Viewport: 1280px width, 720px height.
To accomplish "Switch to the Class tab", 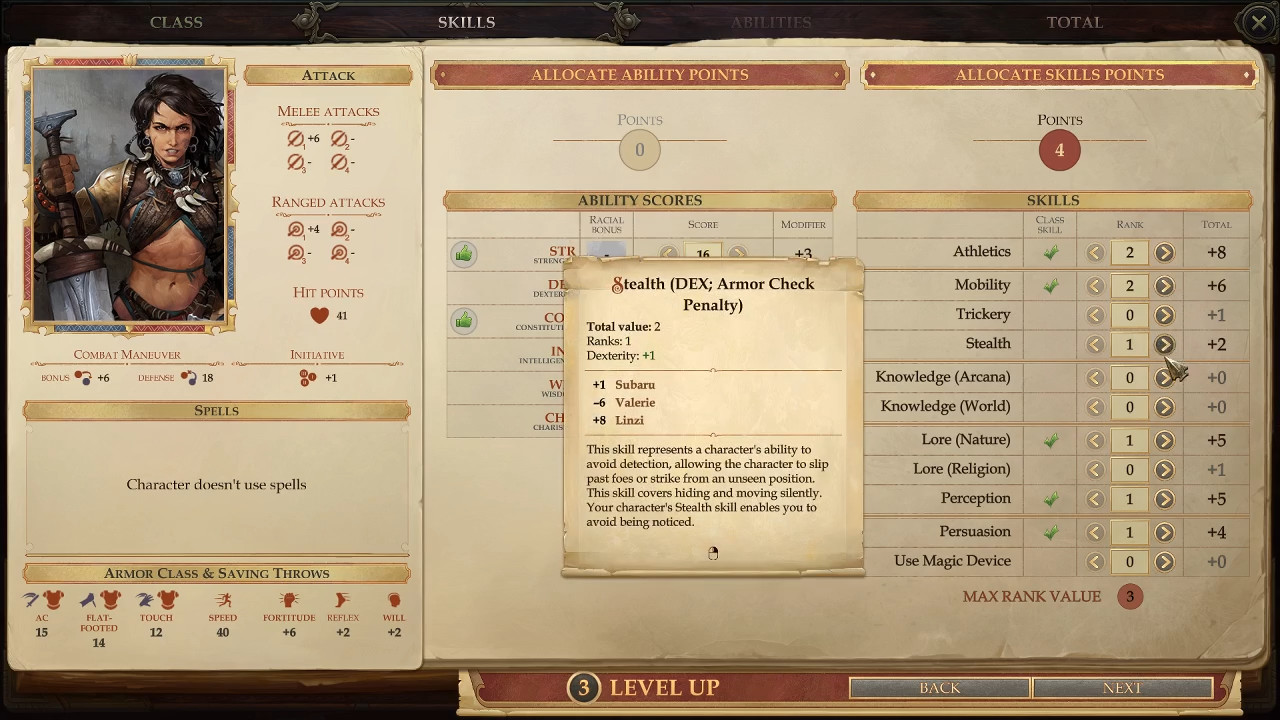I will 176,22.
